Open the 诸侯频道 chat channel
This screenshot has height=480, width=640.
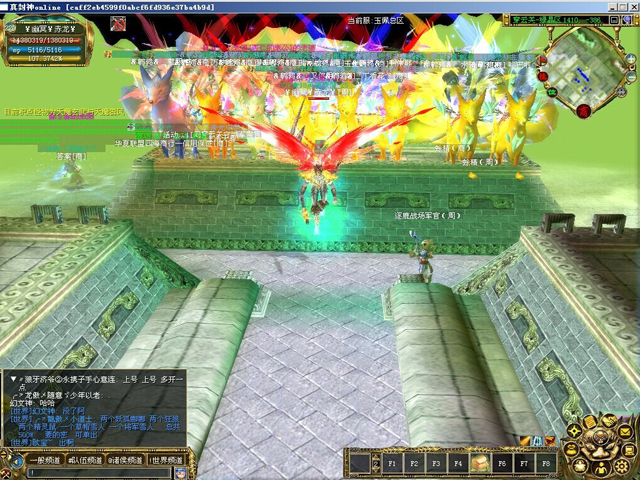tap(126, 460)
